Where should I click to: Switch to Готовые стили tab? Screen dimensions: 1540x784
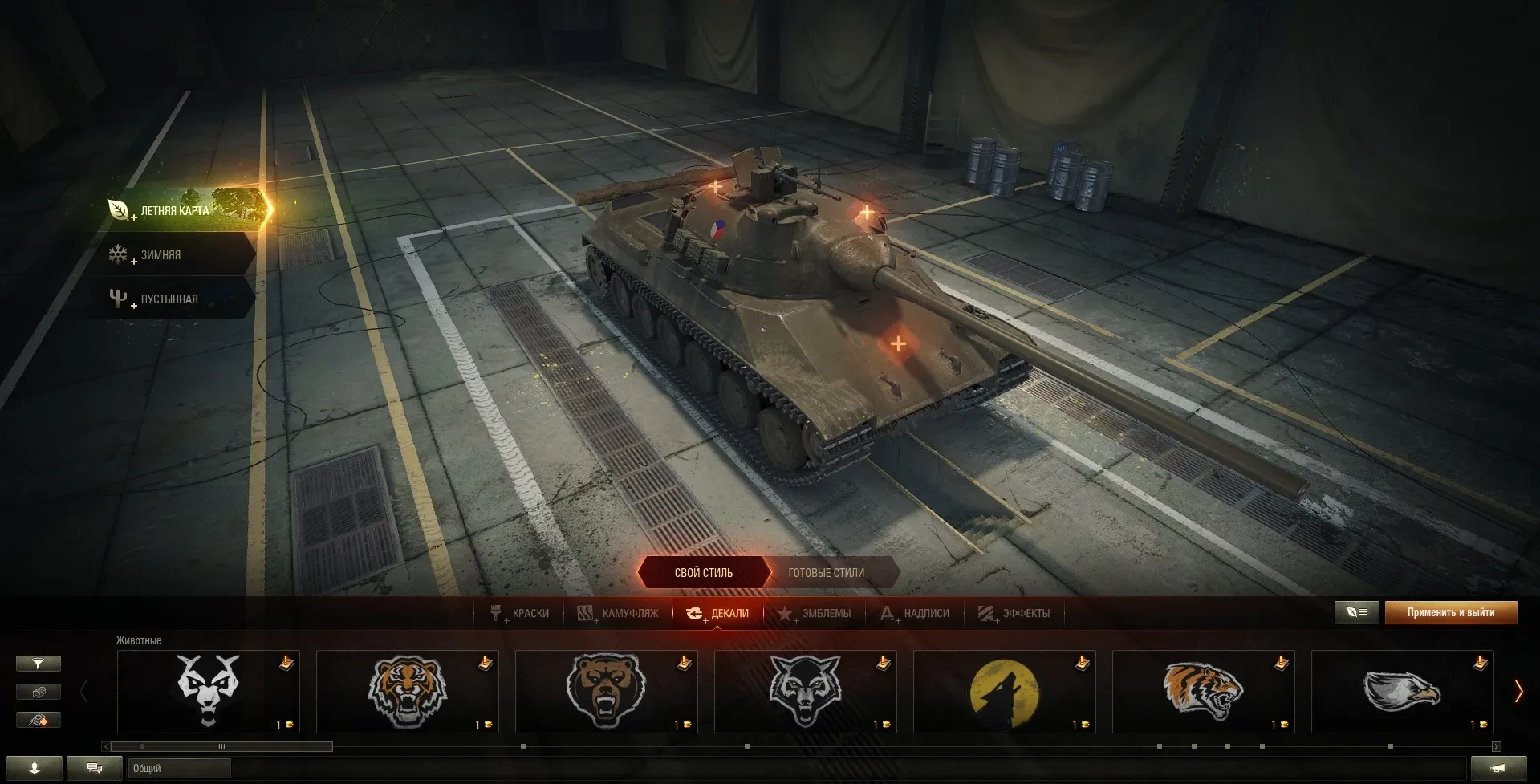tap(826, 573)
